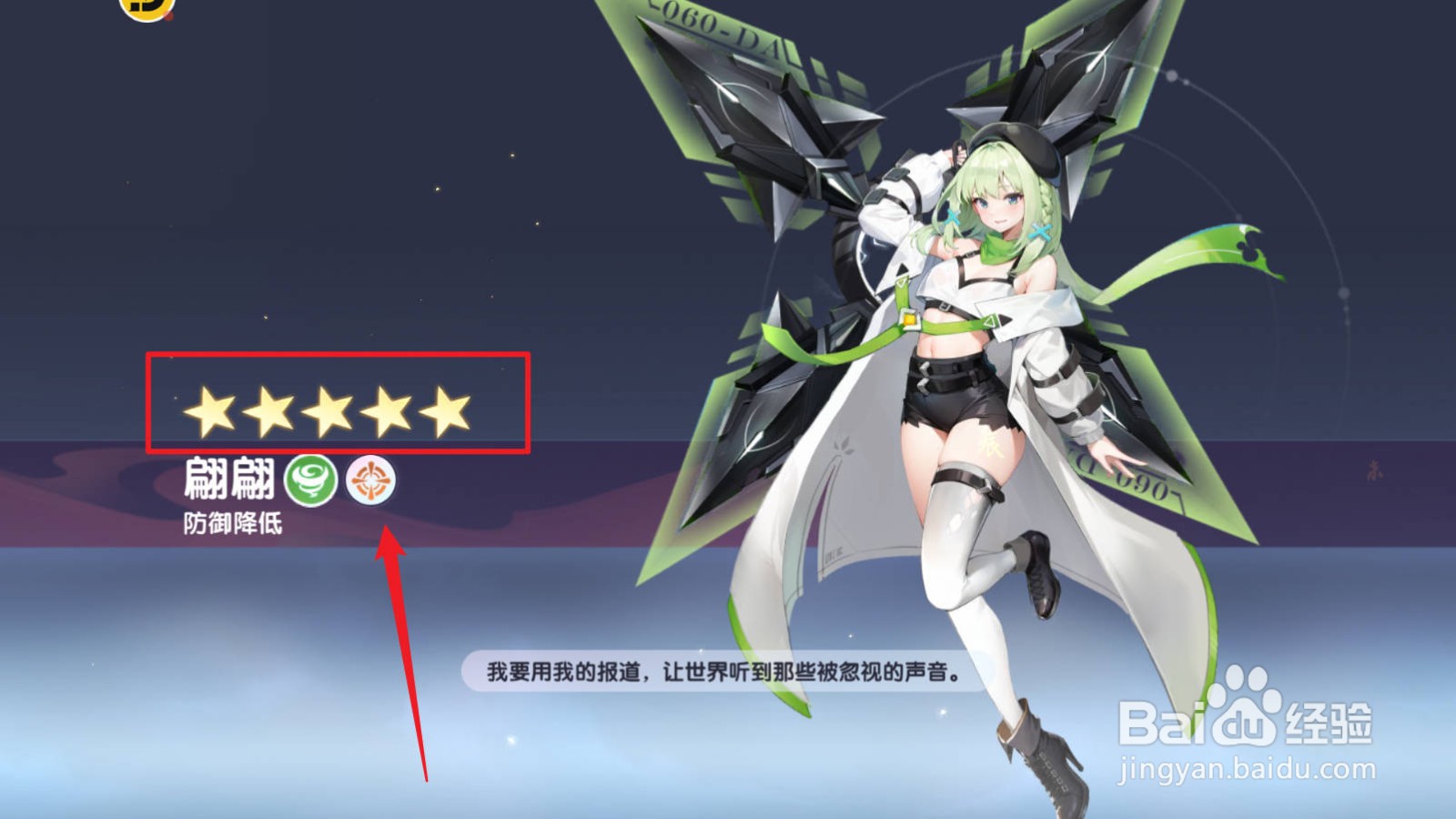
Task: Click the green ribbon trailing behind 翩翩
Action: [1165, 264]
